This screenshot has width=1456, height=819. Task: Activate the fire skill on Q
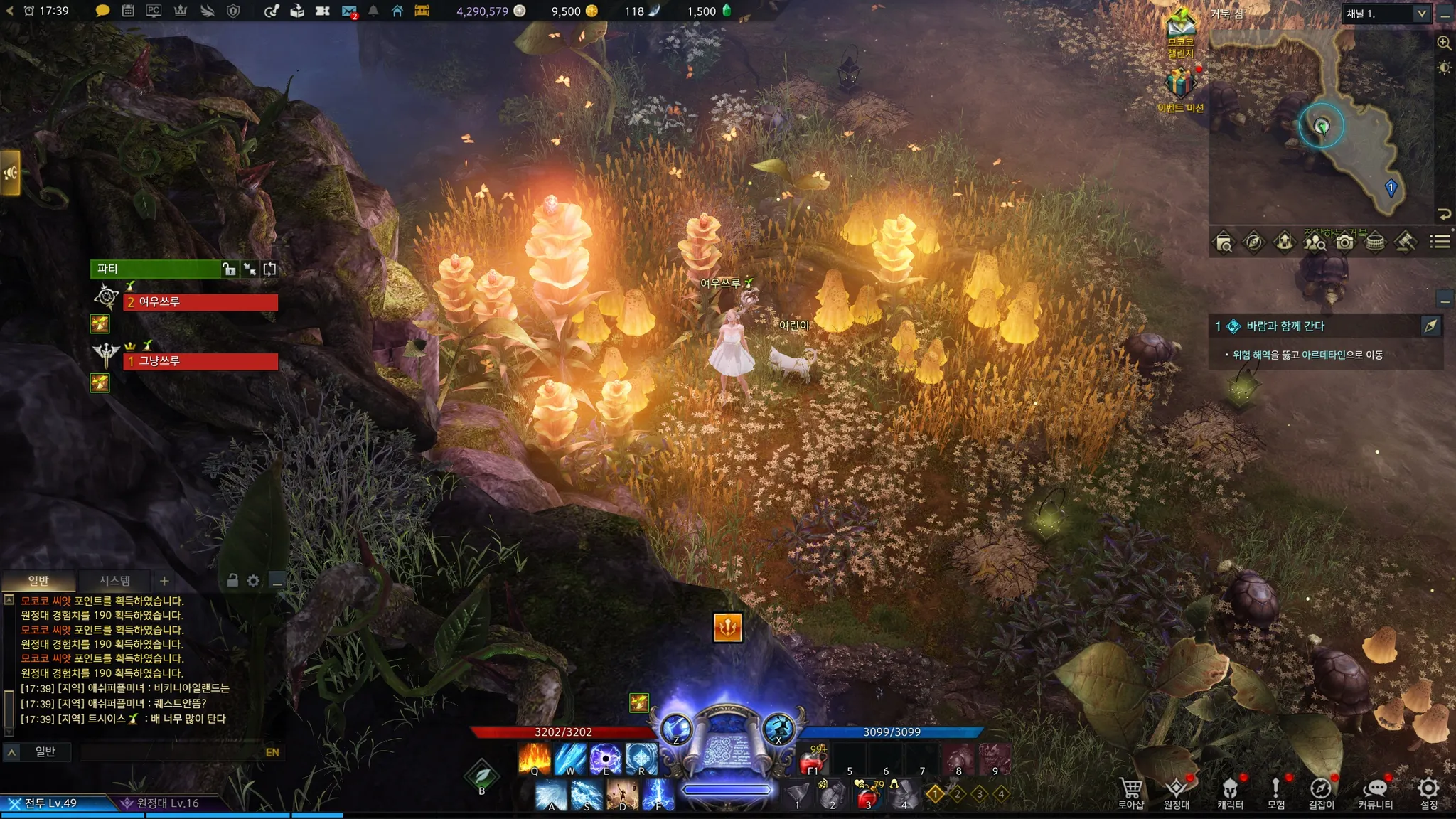[x=535, y=758]
